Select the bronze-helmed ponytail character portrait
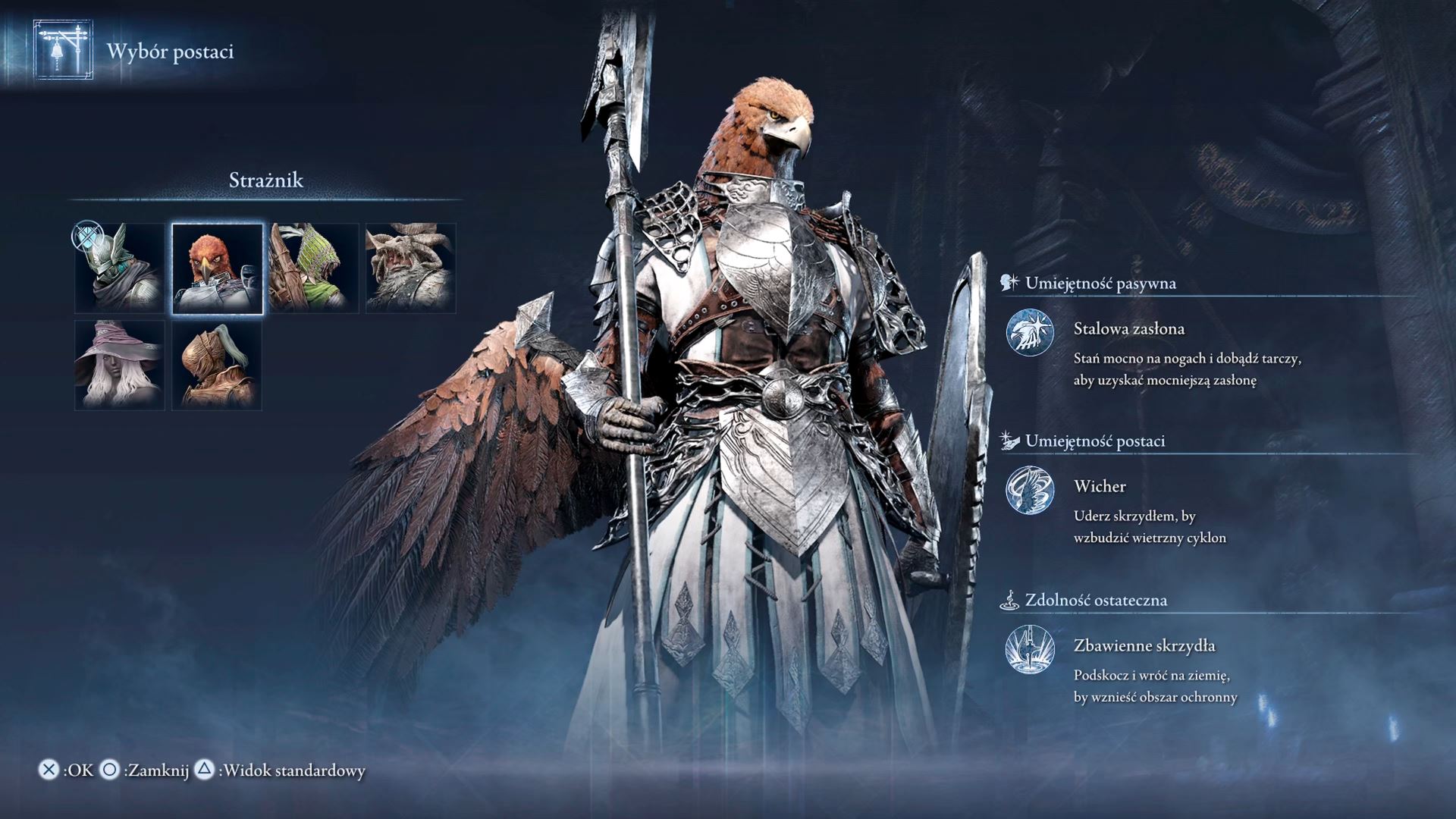 point(217,366)
